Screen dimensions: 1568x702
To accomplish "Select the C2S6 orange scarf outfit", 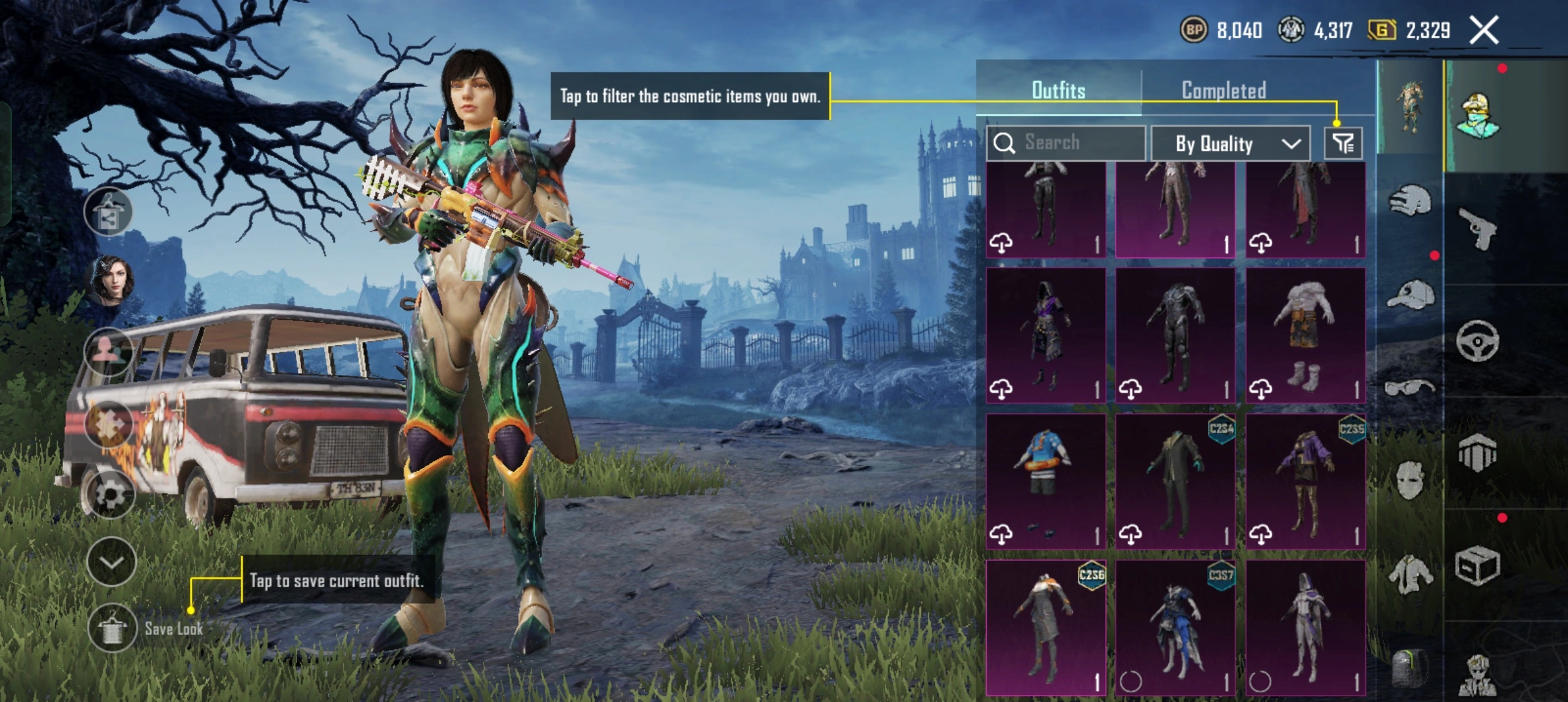I will 1045,627.
